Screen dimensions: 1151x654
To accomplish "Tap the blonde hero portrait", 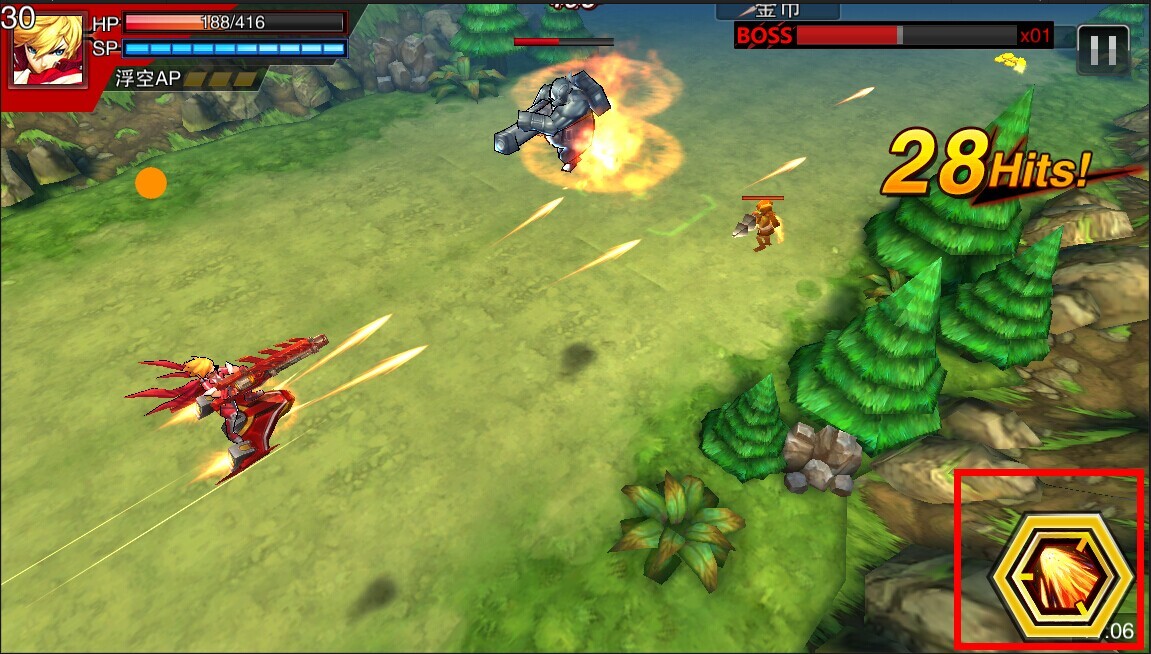I will 47,48.
